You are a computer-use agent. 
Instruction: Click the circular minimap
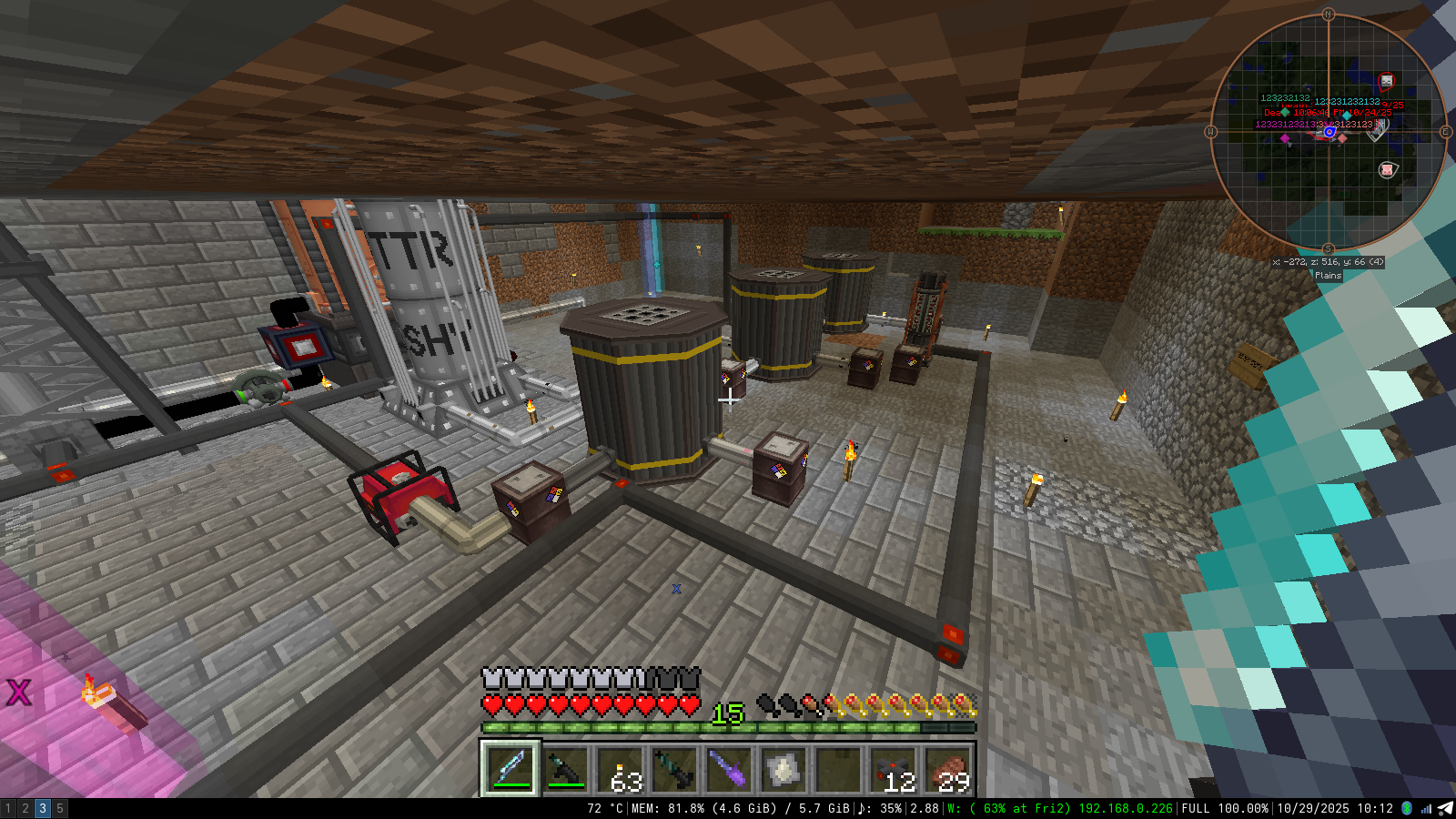coord(1328,133)
